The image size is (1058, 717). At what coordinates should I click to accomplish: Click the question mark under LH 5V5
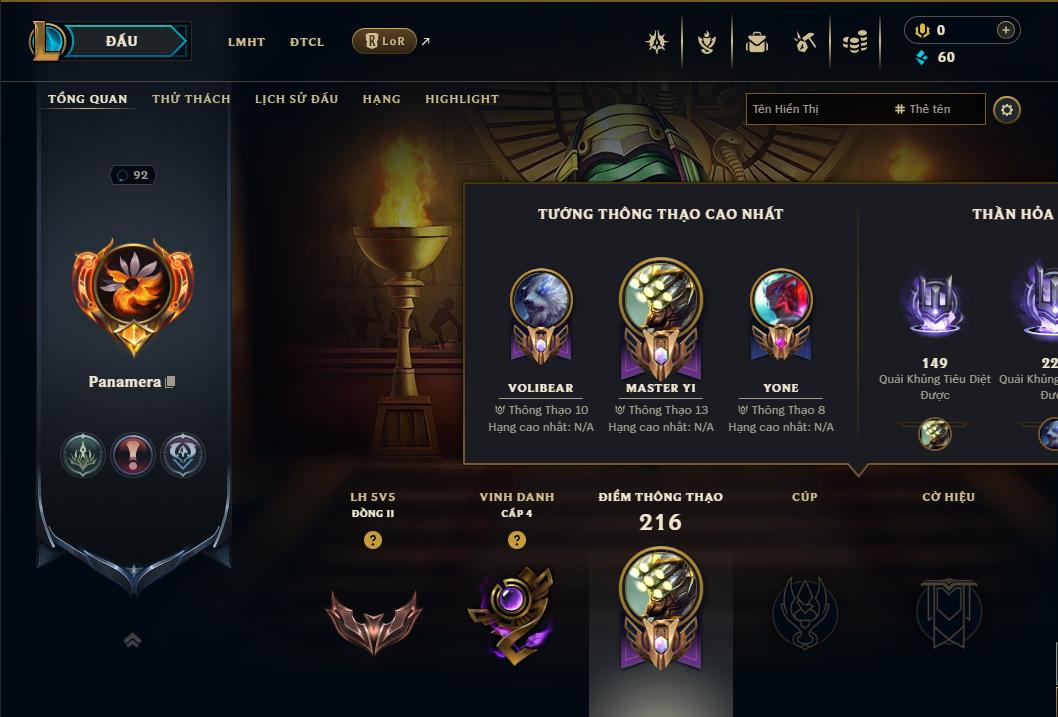tap(373, 540)
